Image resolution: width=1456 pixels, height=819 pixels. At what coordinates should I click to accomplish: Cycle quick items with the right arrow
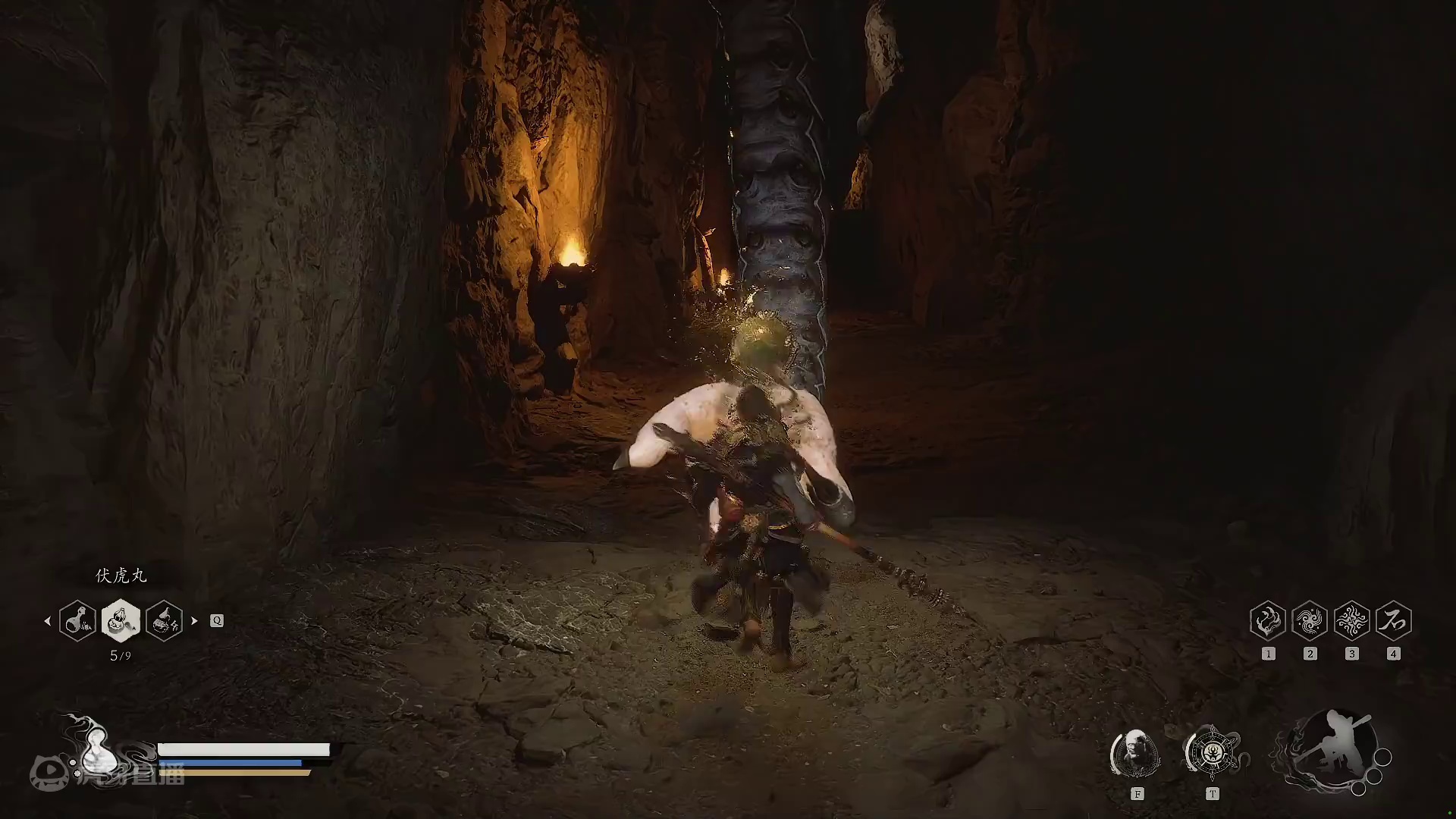point(194,620)
